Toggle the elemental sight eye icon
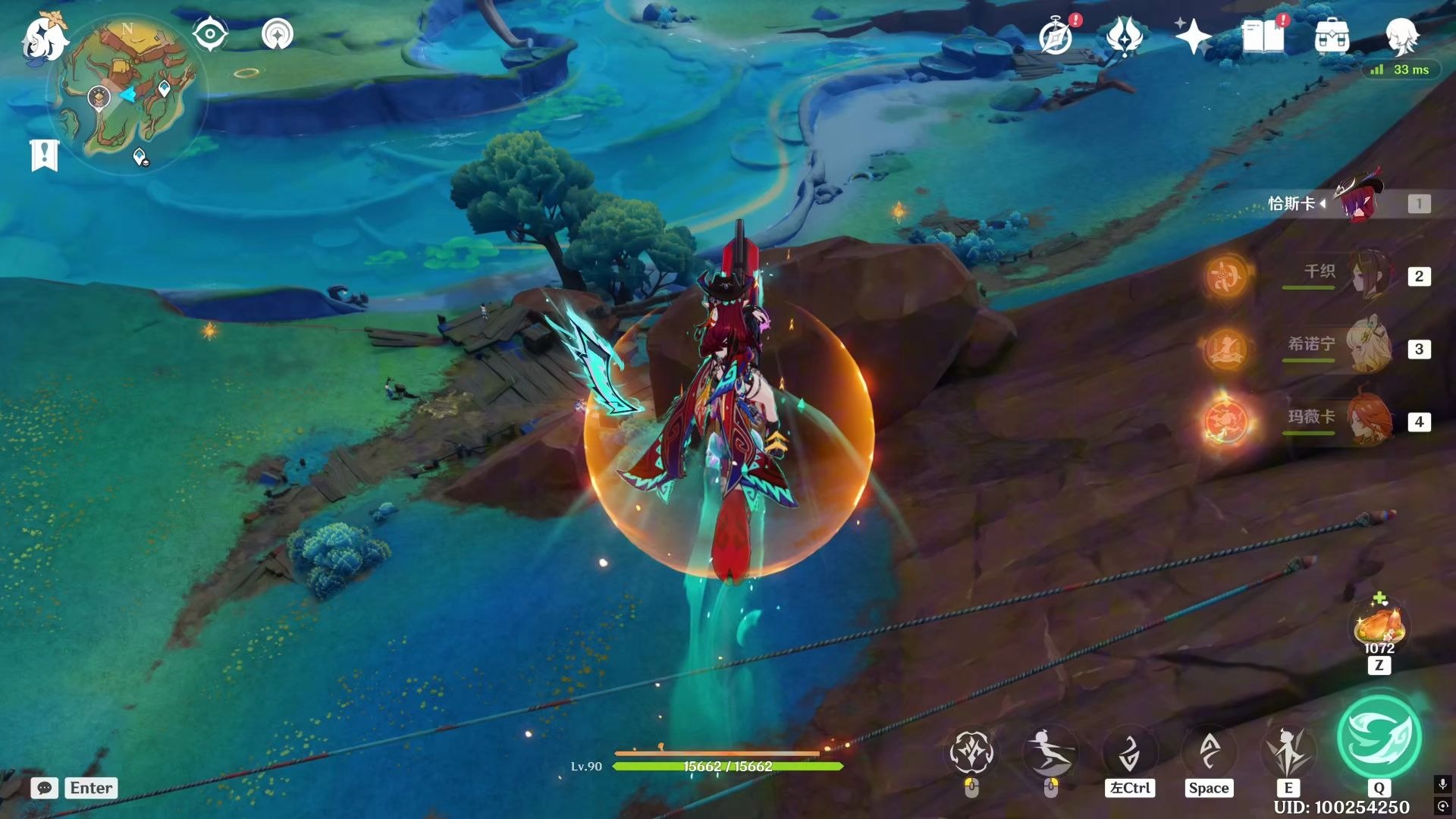This screenshot has height=819, width=1456. [x=210, y=34]
